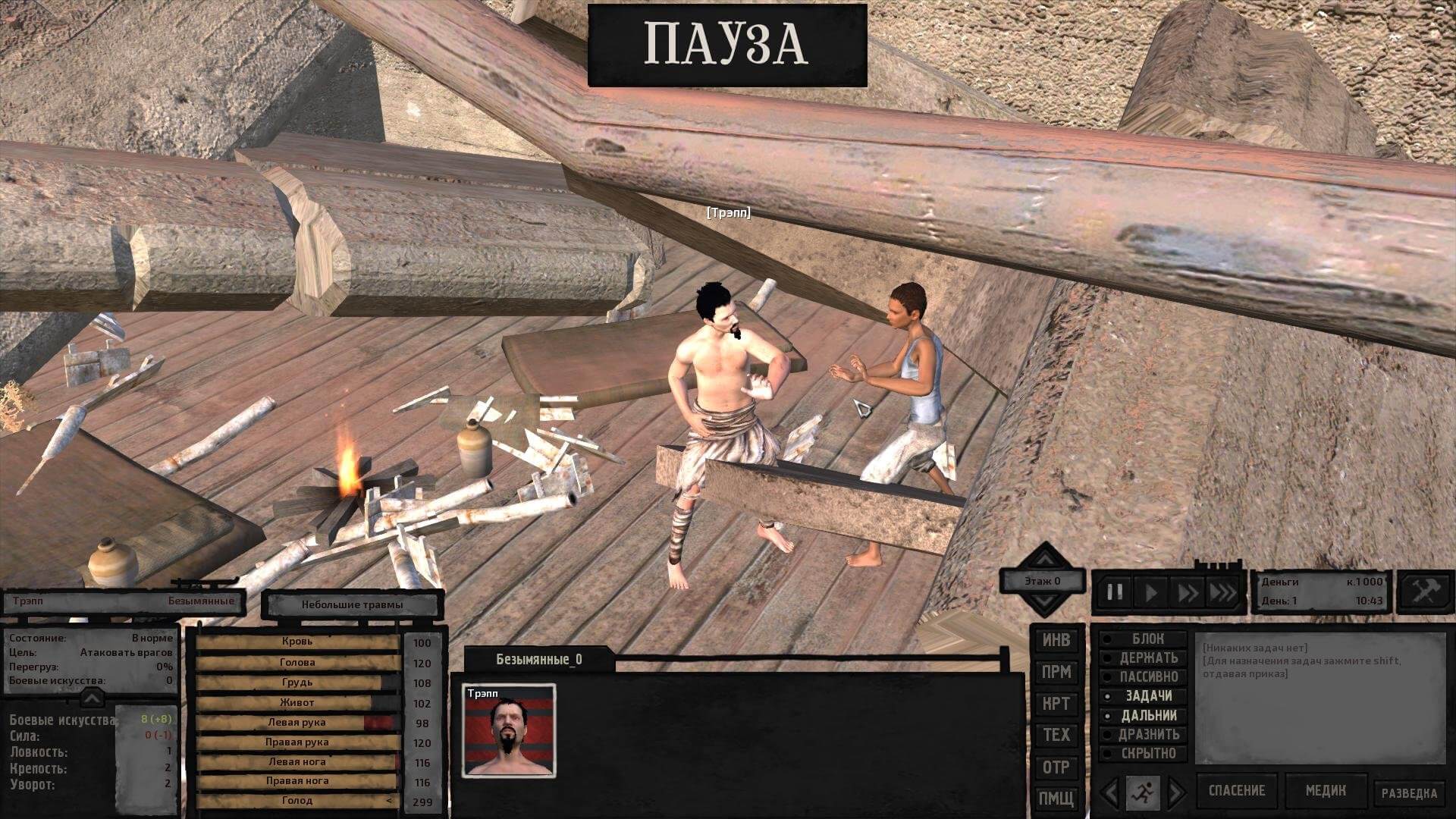Open the ОТР squad panel
Screen dimensions: 1456x819
[x=1056, y=767]
